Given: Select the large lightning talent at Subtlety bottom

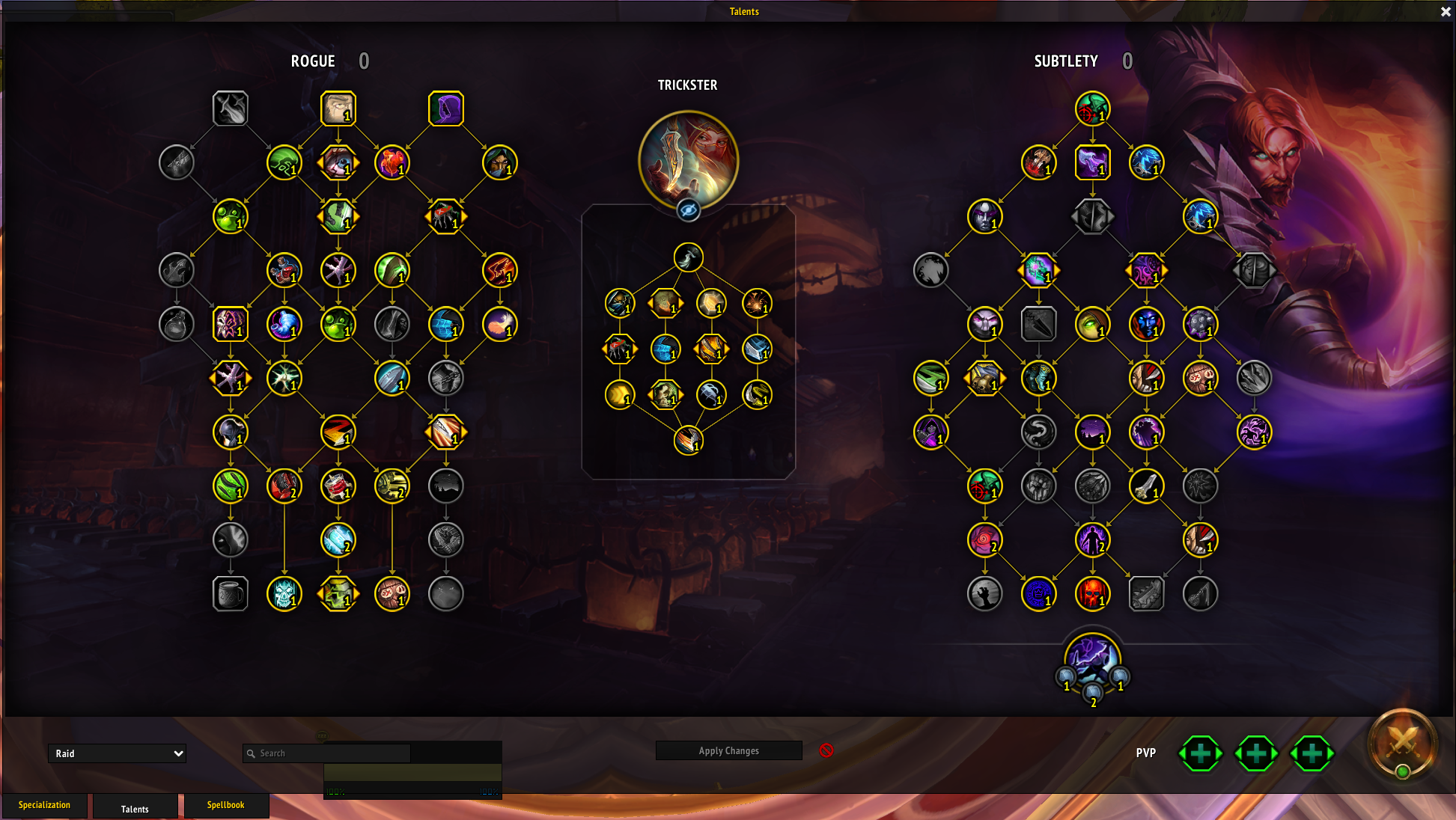Looking at the screenshot, I should click(1092, 658).
